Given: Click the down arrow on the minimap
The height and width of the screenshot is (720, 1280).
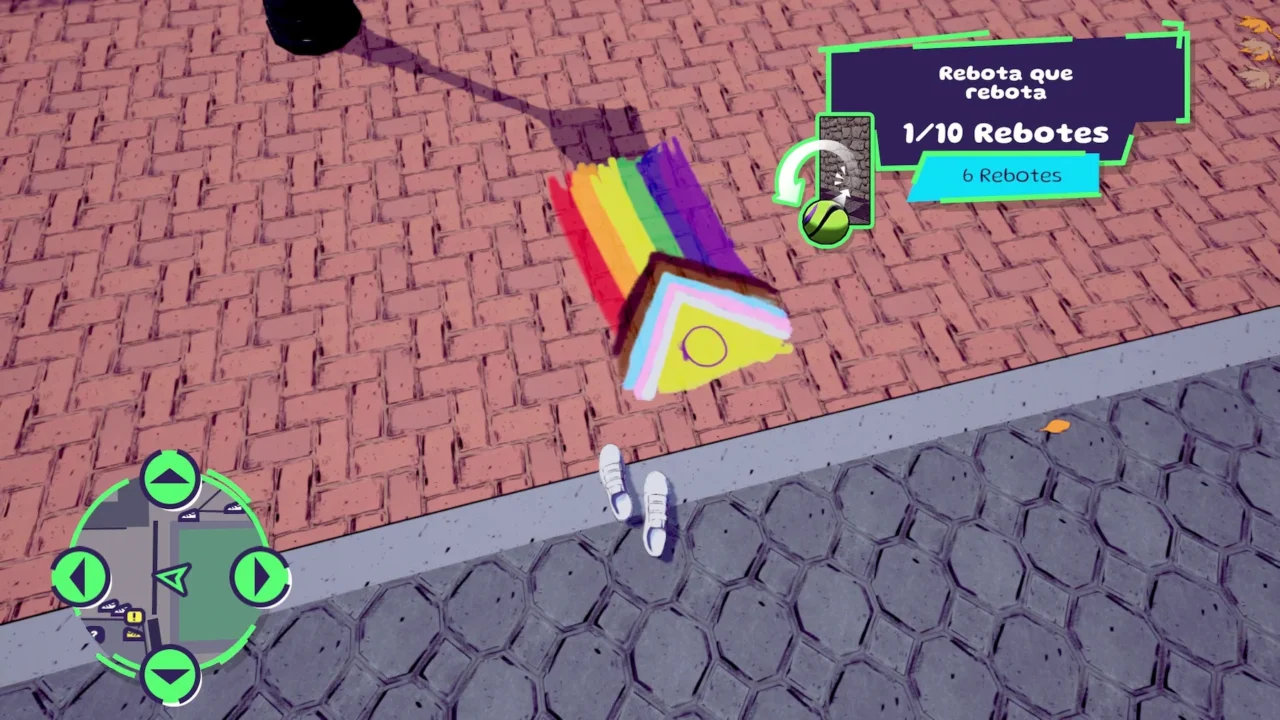Looking at the screenshot, I should click(169, 675).
